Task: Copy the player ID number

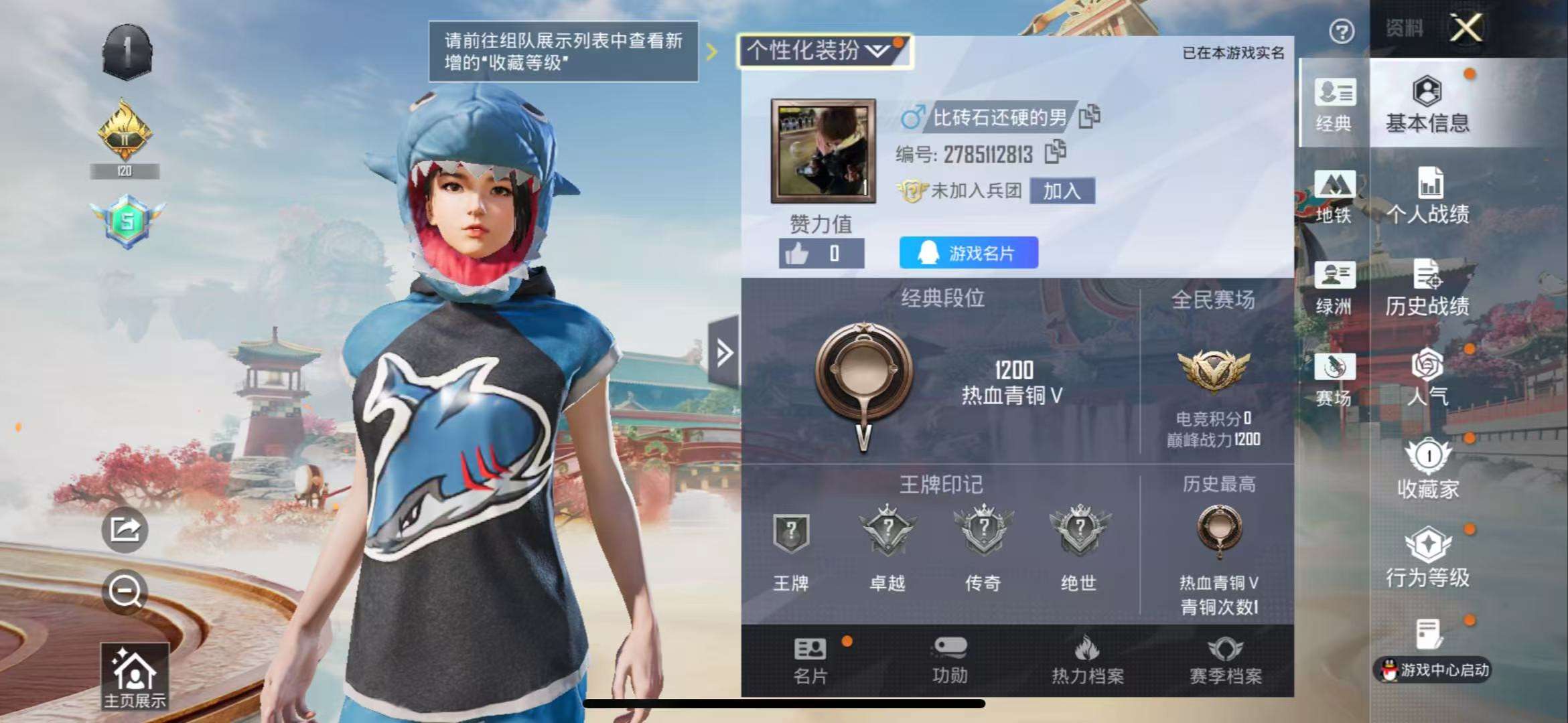Action: tap(1056, 153)
